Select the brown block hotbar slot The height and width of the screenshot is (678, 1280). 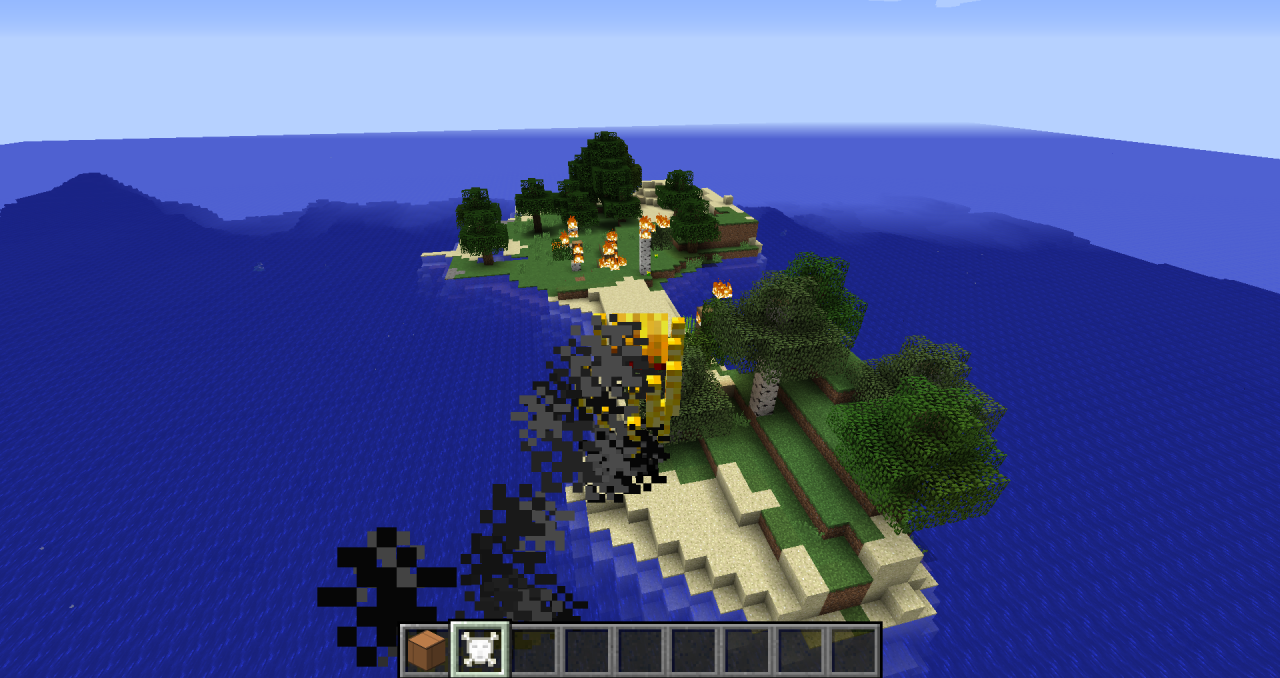coord(427,650)
